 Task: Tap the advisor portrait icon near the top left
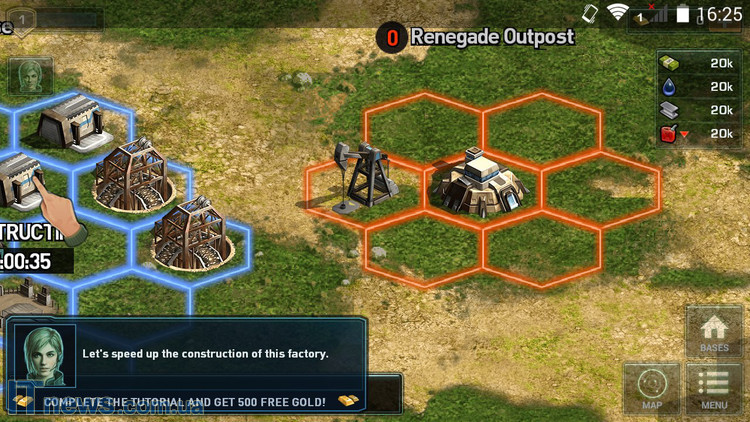pos(30,76)
